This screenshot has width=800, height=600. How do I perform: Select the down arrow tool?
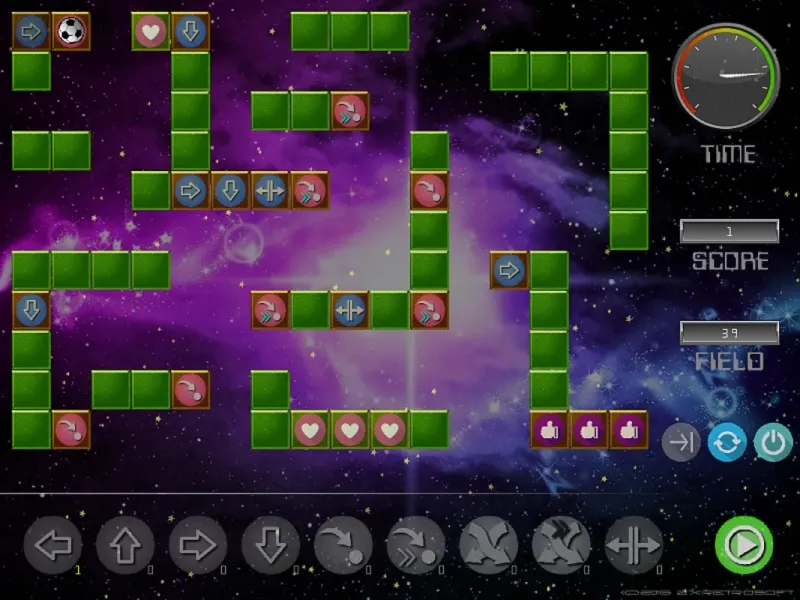(x=270, y=546)
